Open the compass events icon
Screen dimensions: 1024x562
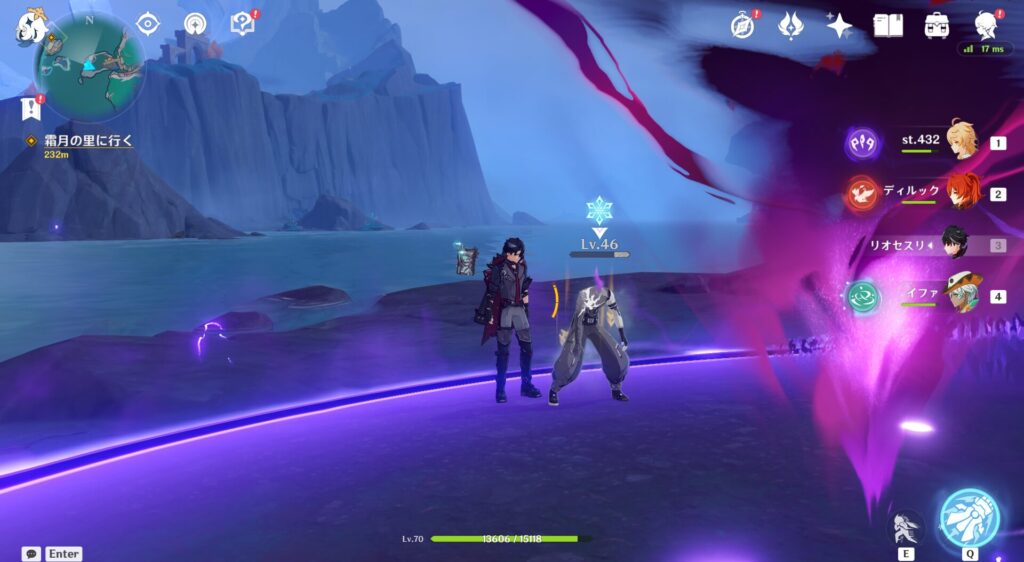click(x=742, y=25)
